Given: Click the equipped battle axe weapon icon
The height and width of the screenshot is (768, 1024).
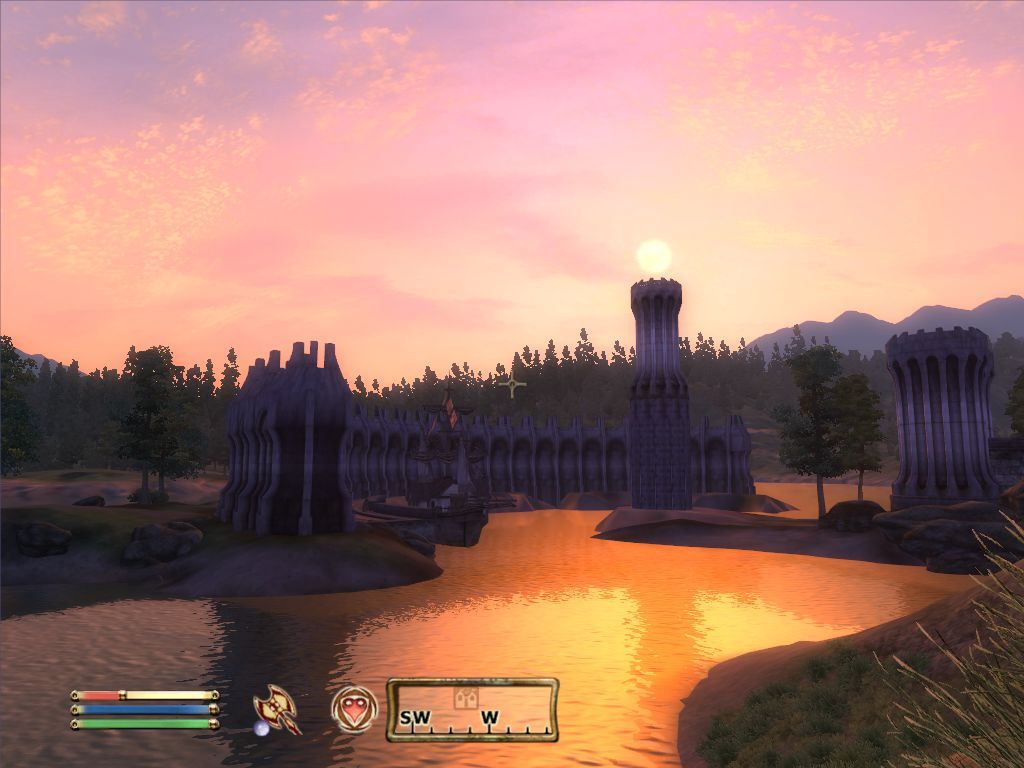Looking at the screenshot, I should pos(277,709).
